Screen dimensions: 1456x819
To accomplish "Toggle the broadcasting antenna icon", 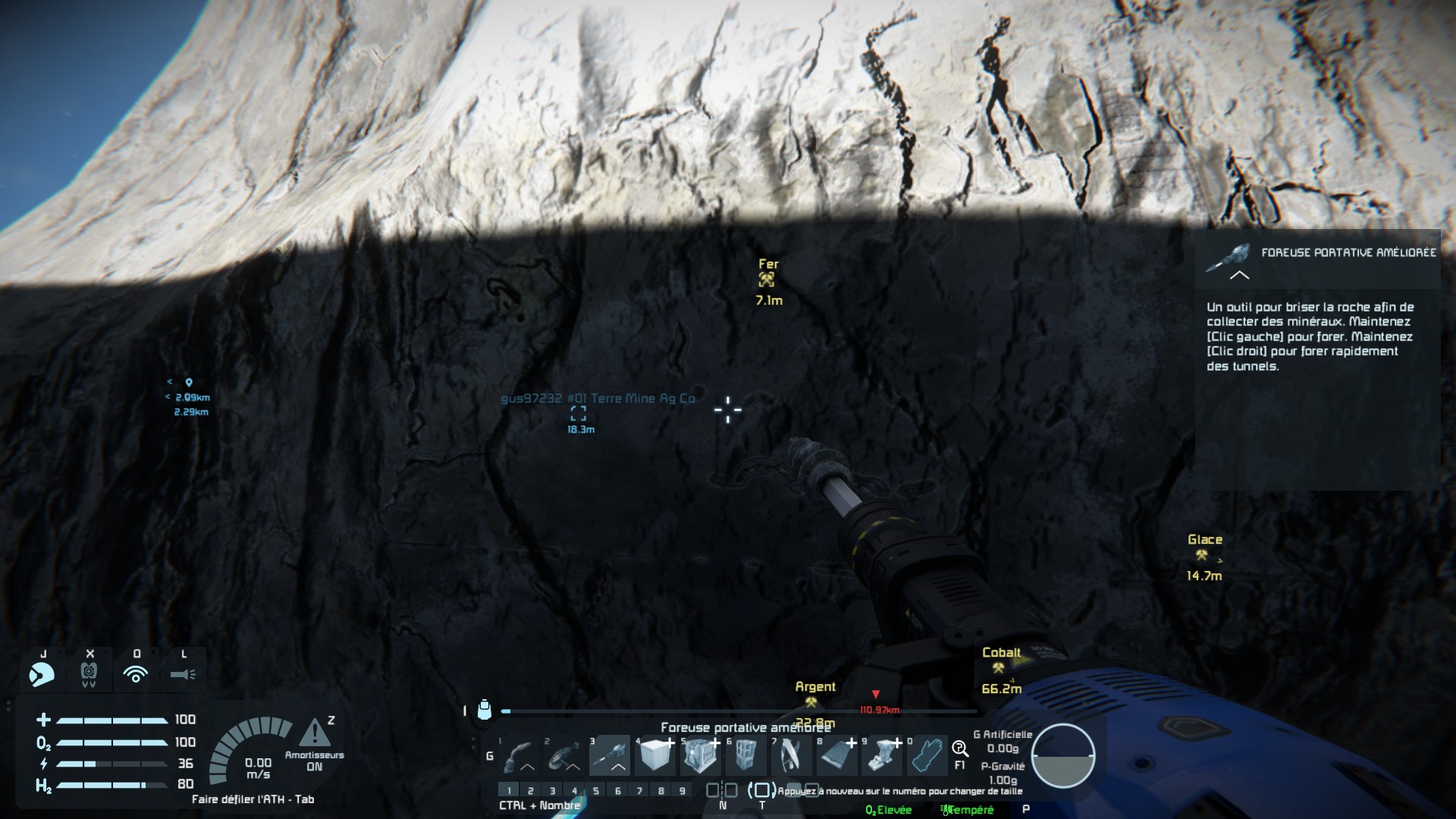I will [136, 673].
